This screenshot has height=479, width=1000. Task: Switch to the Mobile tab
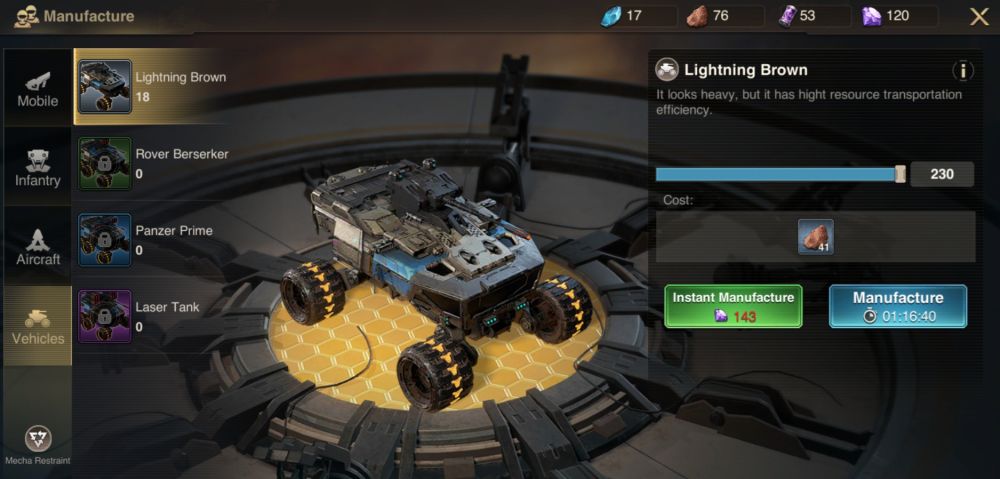pos(38,88)
